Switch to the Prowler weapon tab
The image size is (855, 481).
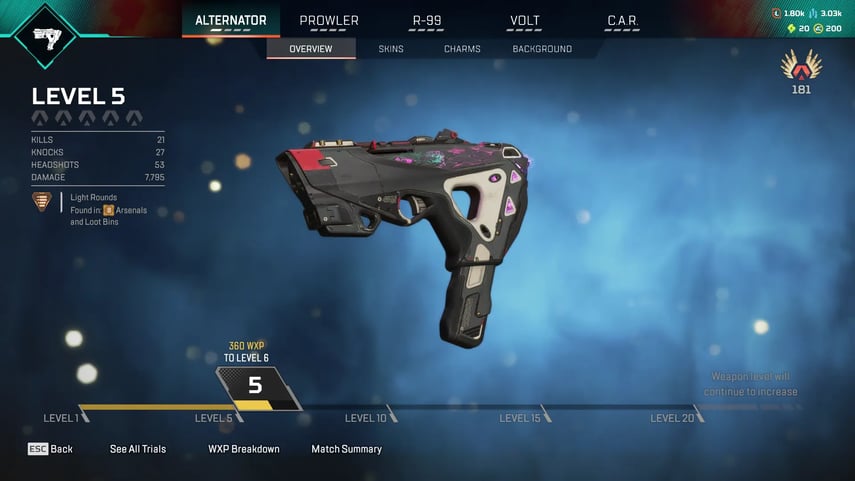click(x=329, y=20)
